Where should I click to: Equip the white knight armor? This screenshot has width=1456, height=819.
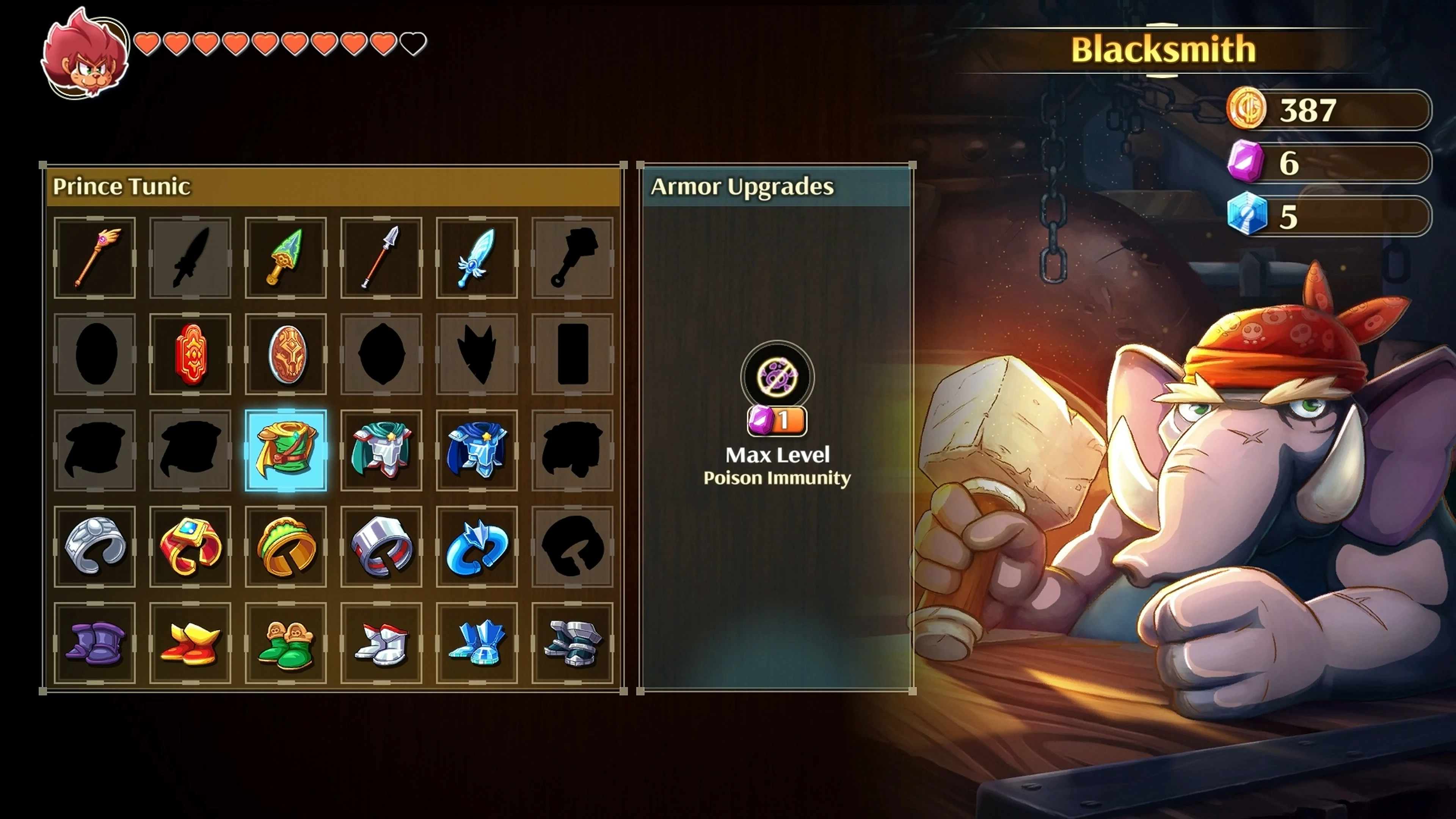click(x=381, y=449)
